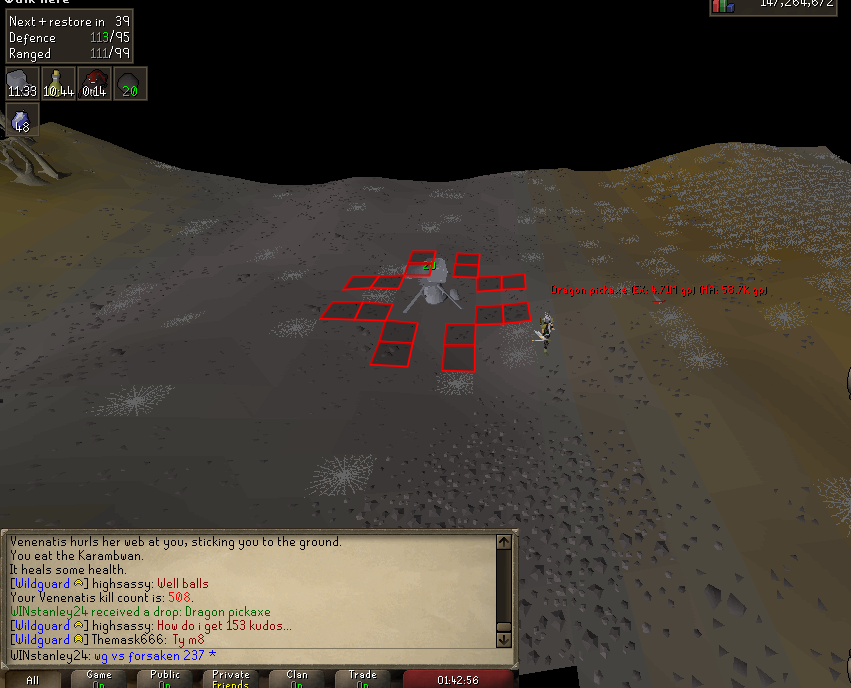851x688 pixels.
Task: Click the chatbox scroll-down arrow
Action: tap(504, 638)
